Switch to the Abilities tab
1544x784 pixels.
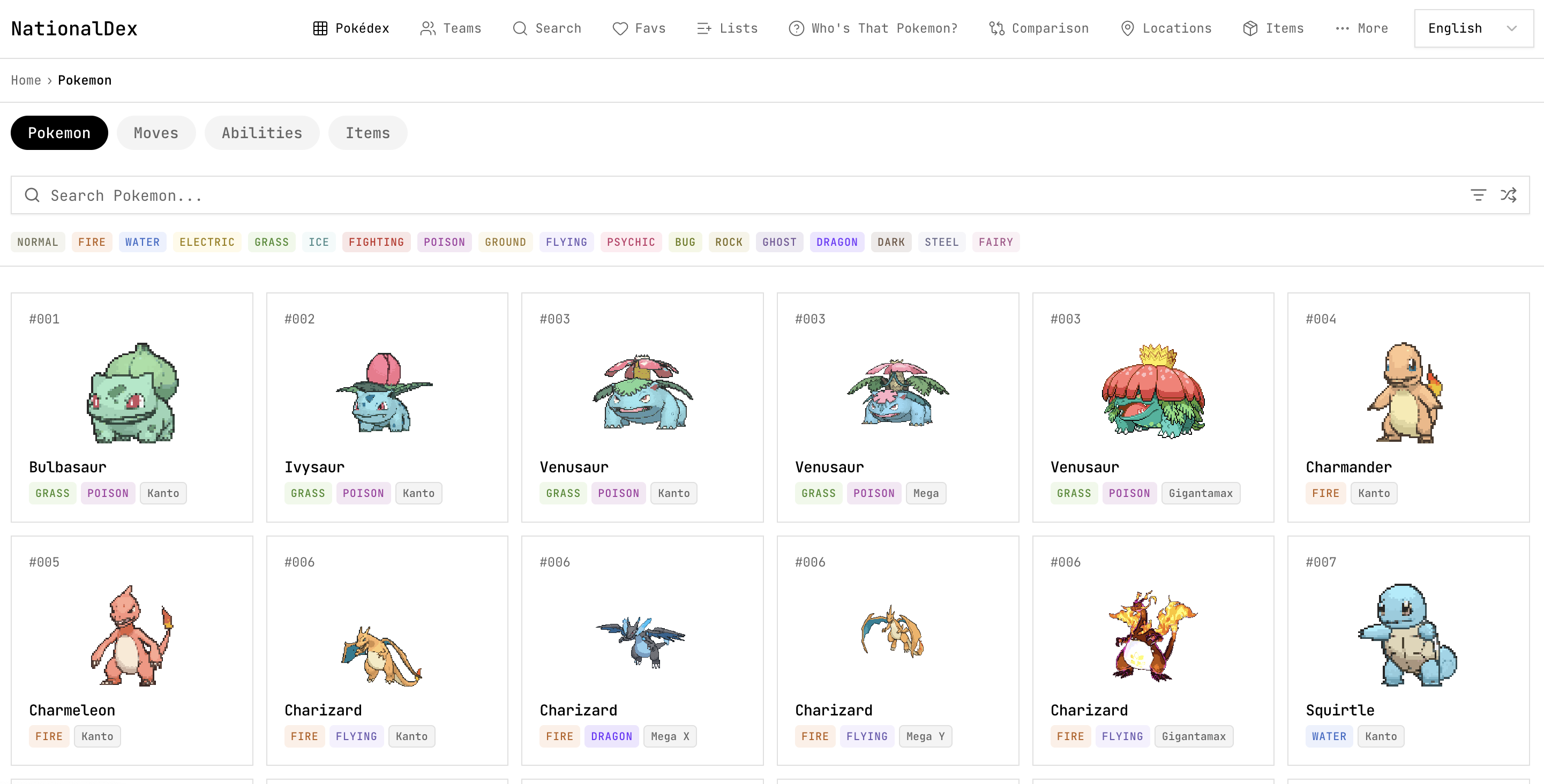pos(262,132)
